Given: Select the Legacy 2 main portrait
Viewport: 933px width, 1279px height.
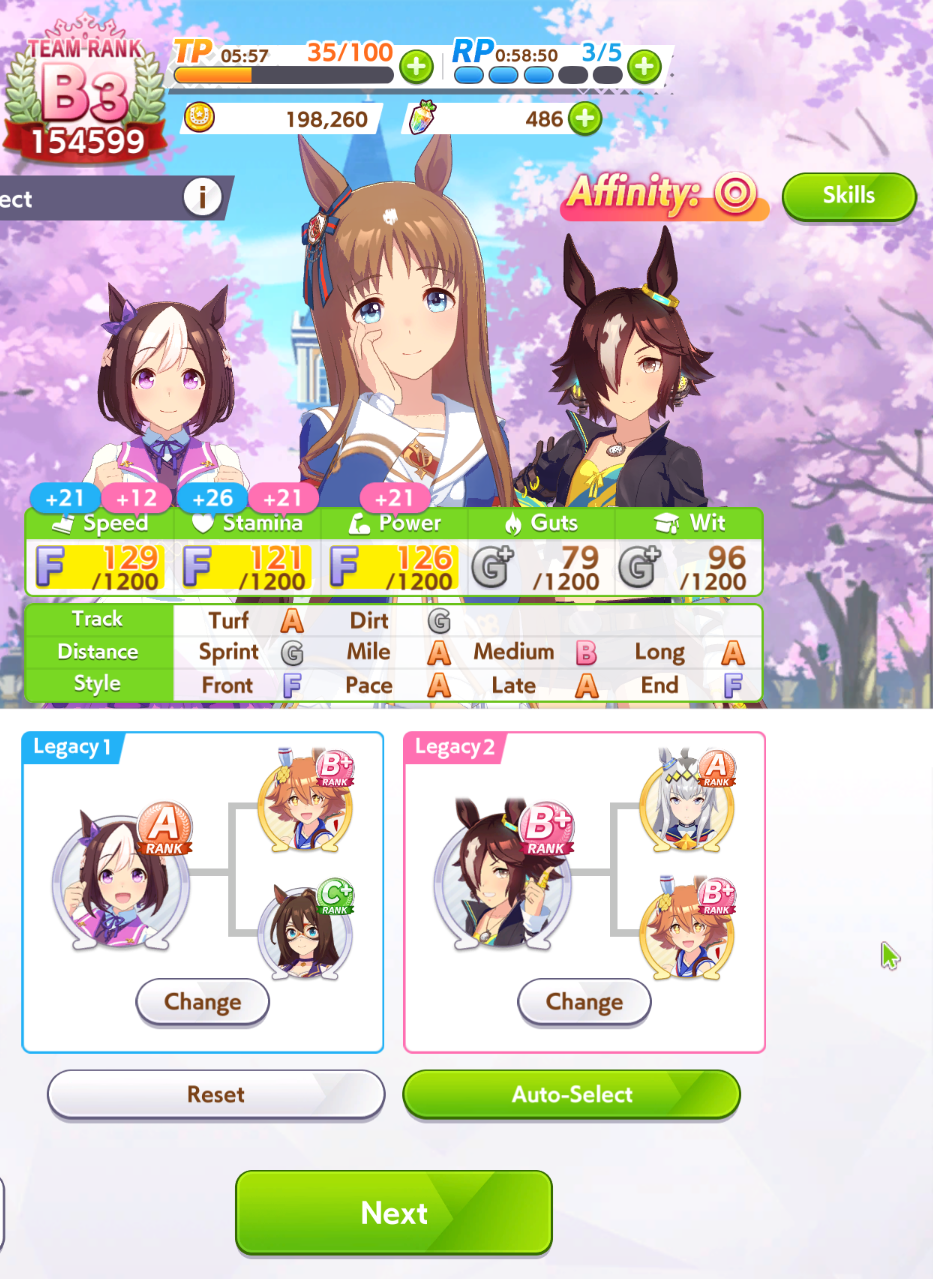Looking at the screenshot, I should (x=502, y=880).
